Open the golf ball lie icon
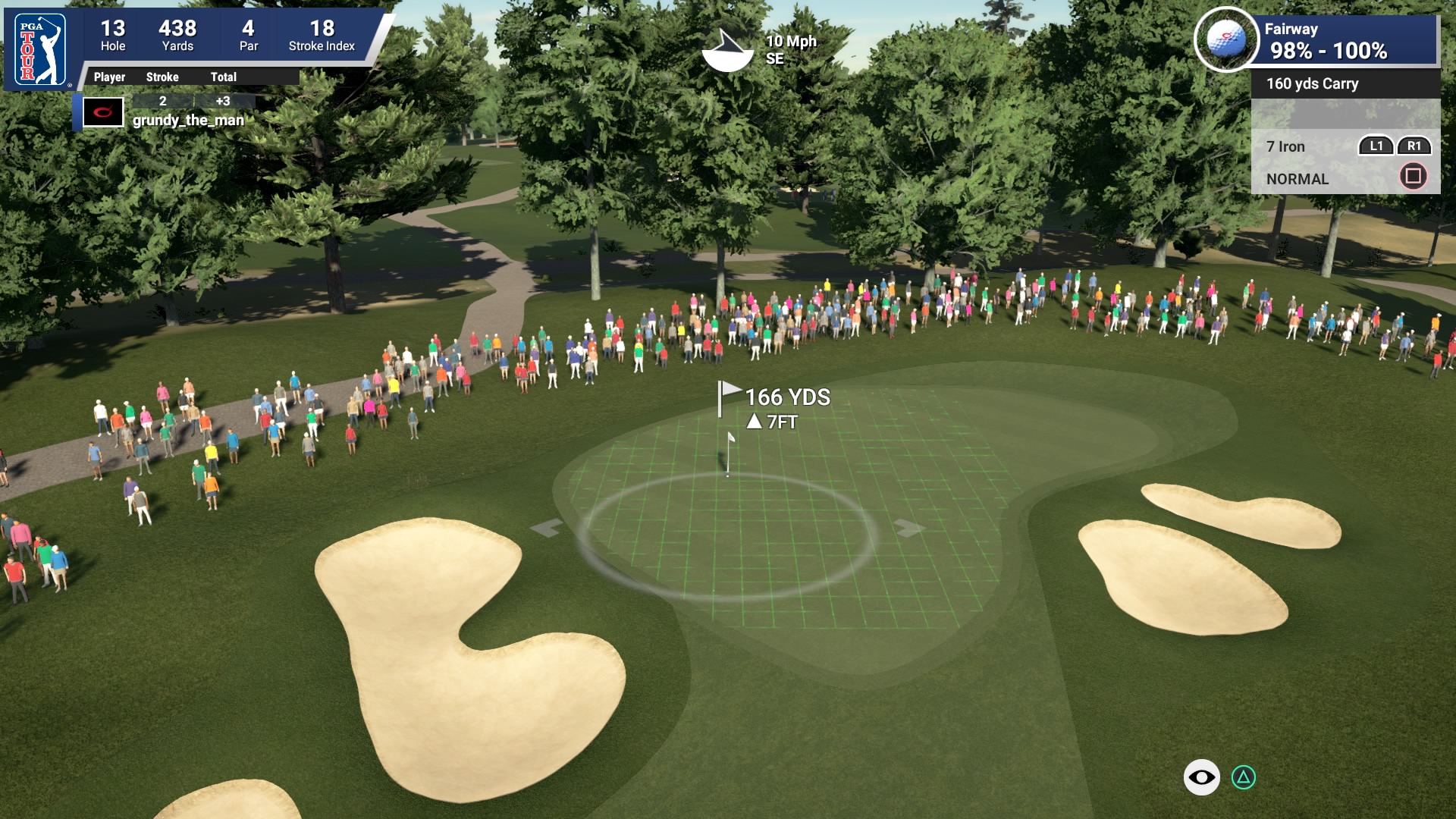 [1225, 39]
